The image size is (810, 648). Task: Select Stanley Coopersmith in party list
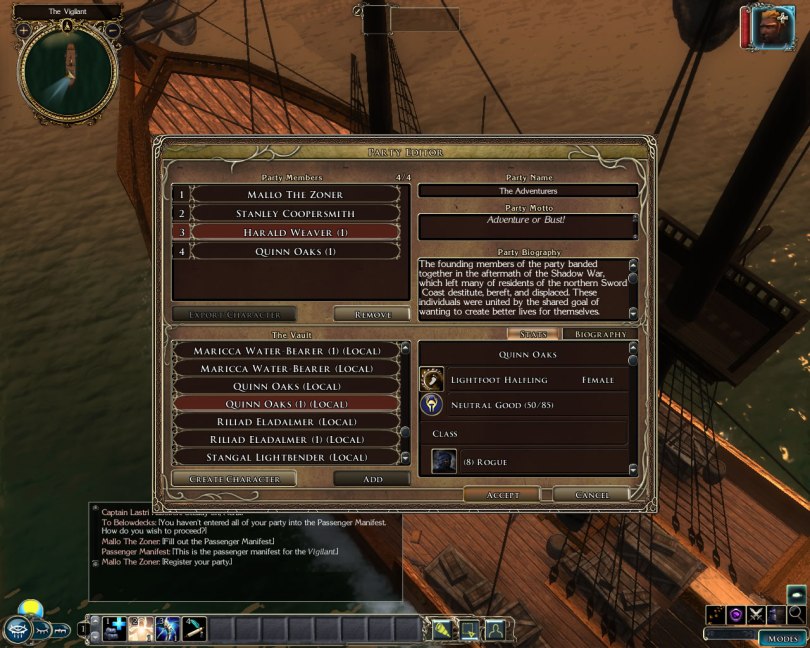(x=295, y=213)
